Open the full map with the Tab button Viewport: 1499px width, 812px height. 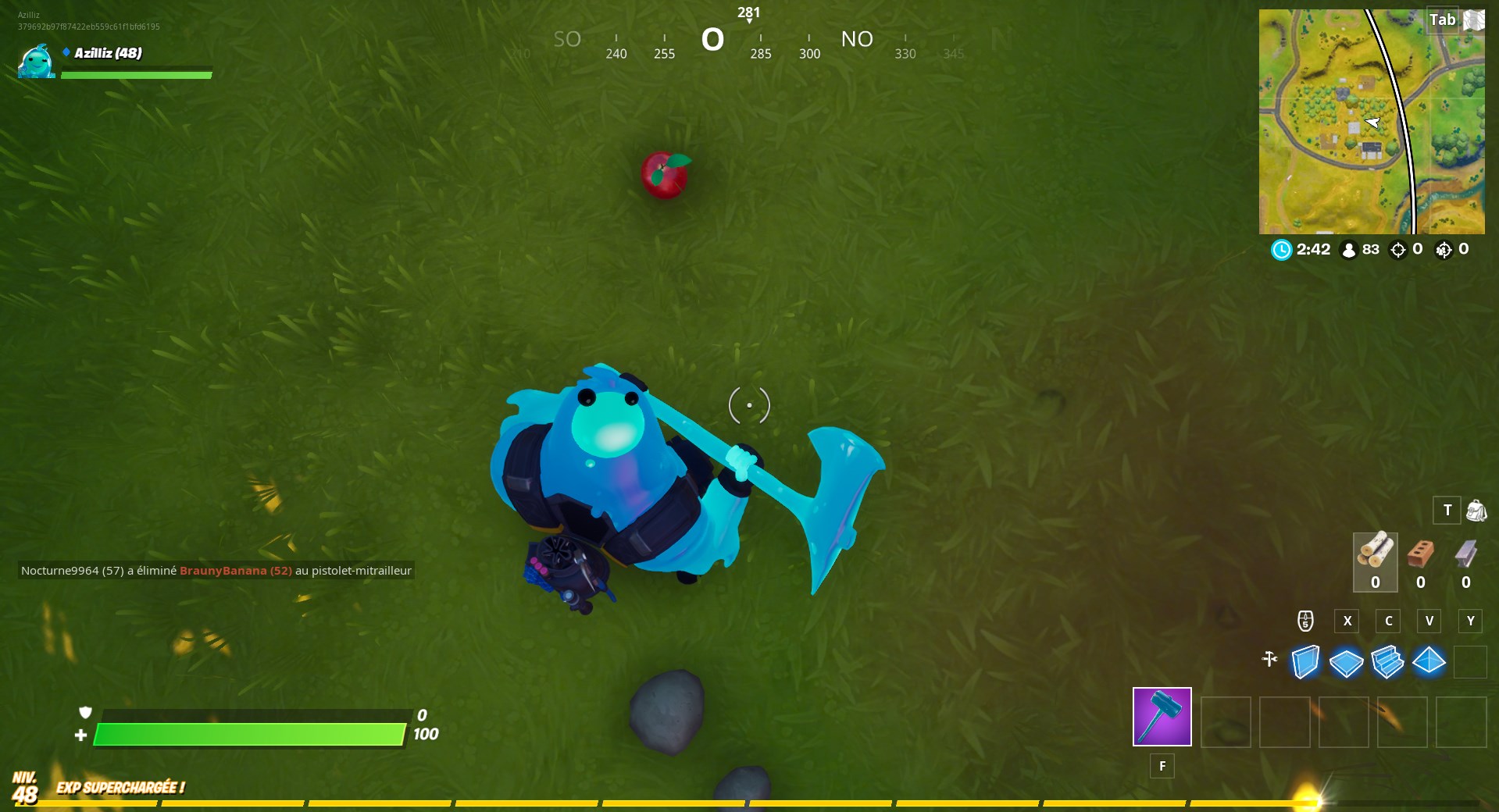tap(1444, 20)
